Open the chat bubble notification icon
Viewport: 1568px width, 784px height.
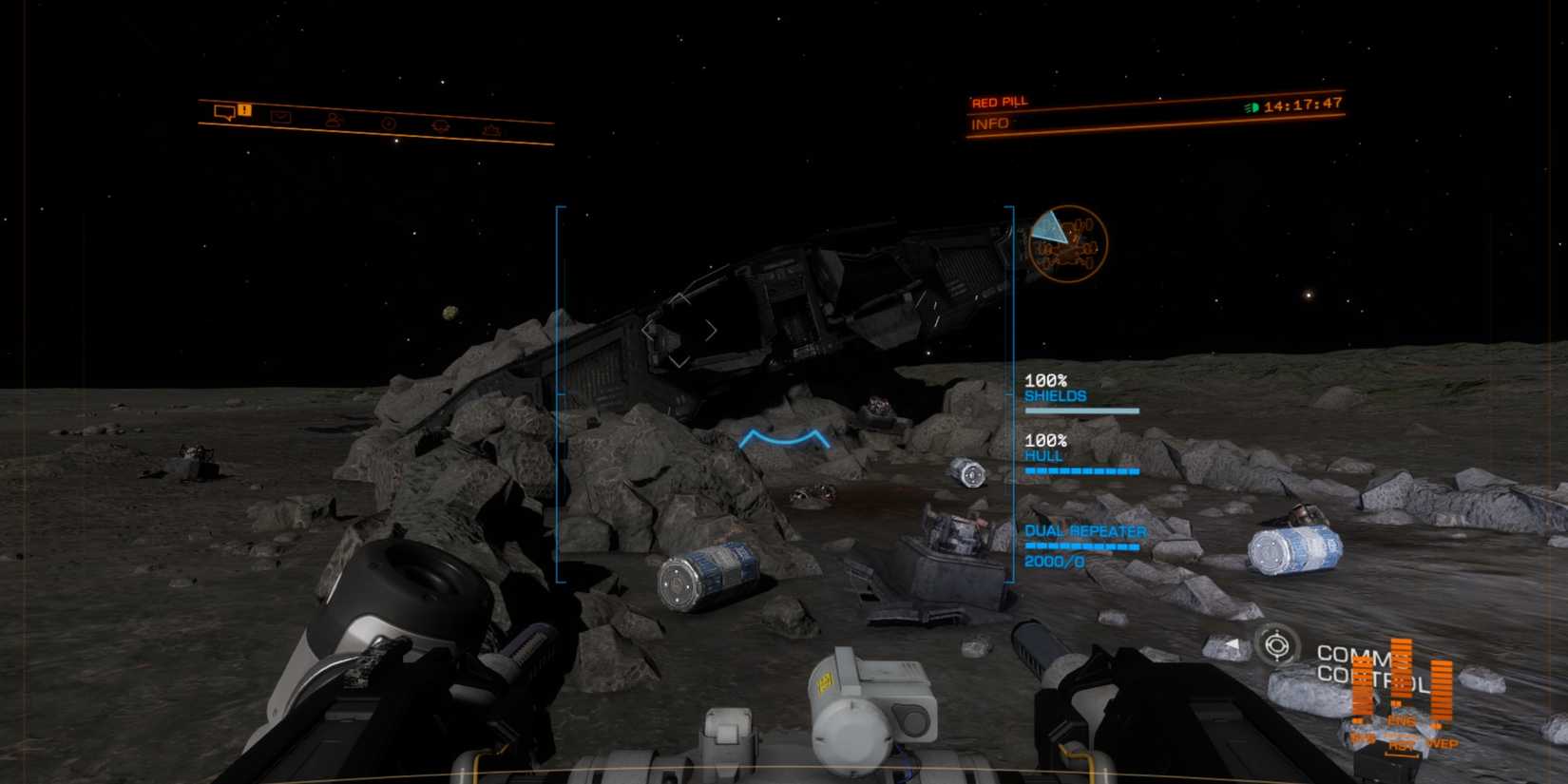click(x=224, y=113)
